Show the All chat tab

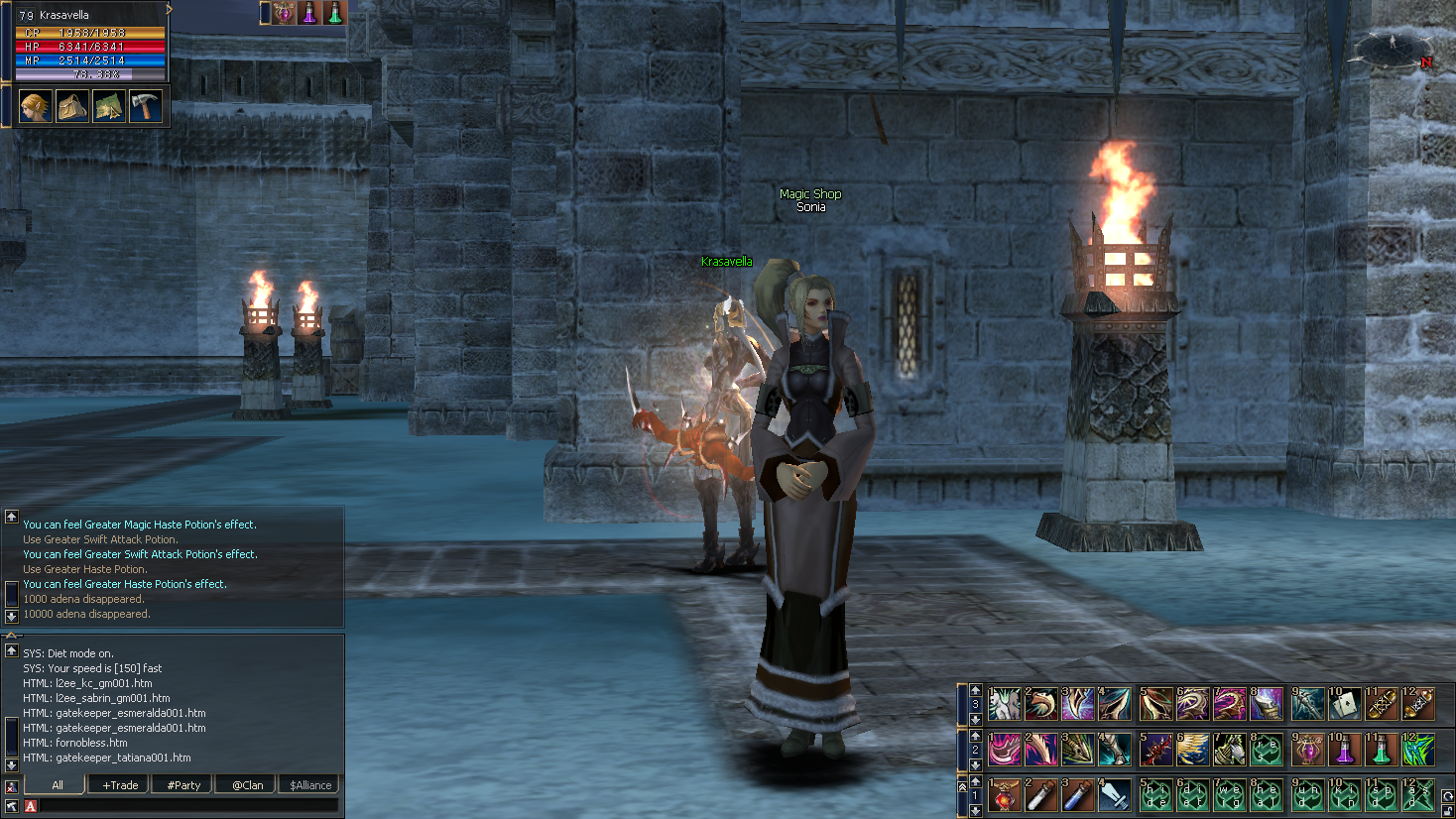[x=58, y=785]
